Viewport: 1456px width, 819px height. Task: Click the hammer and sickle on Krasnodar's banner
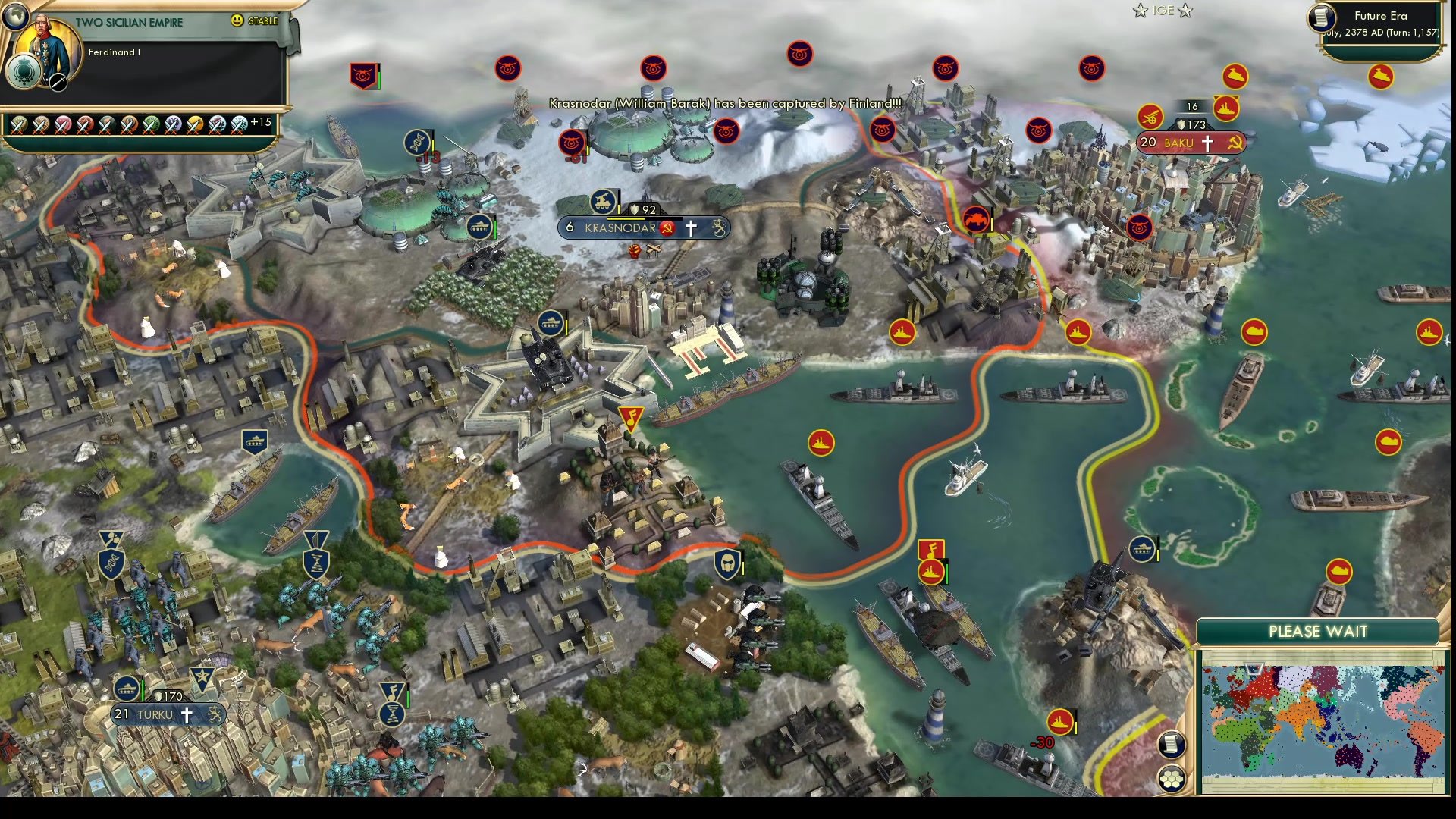point(667,229)
